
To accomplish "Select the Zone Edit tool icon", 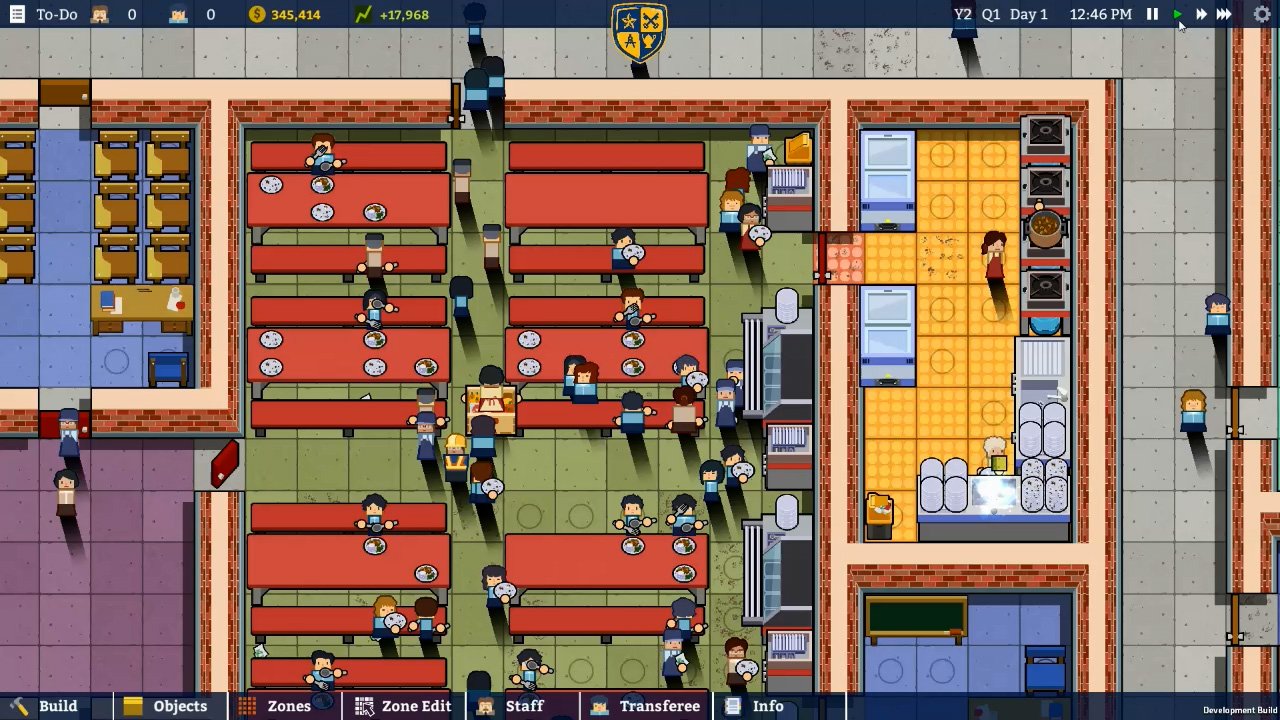I will (364, 706).
